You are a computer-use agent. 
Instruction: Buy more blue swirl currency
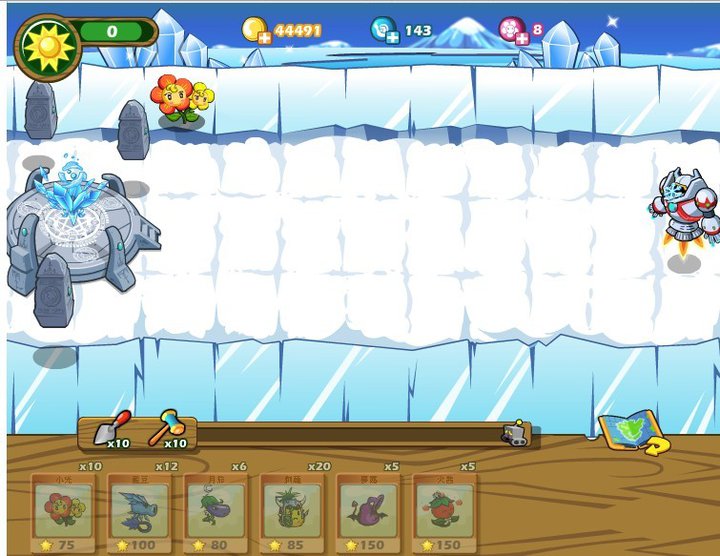[392, 38]
